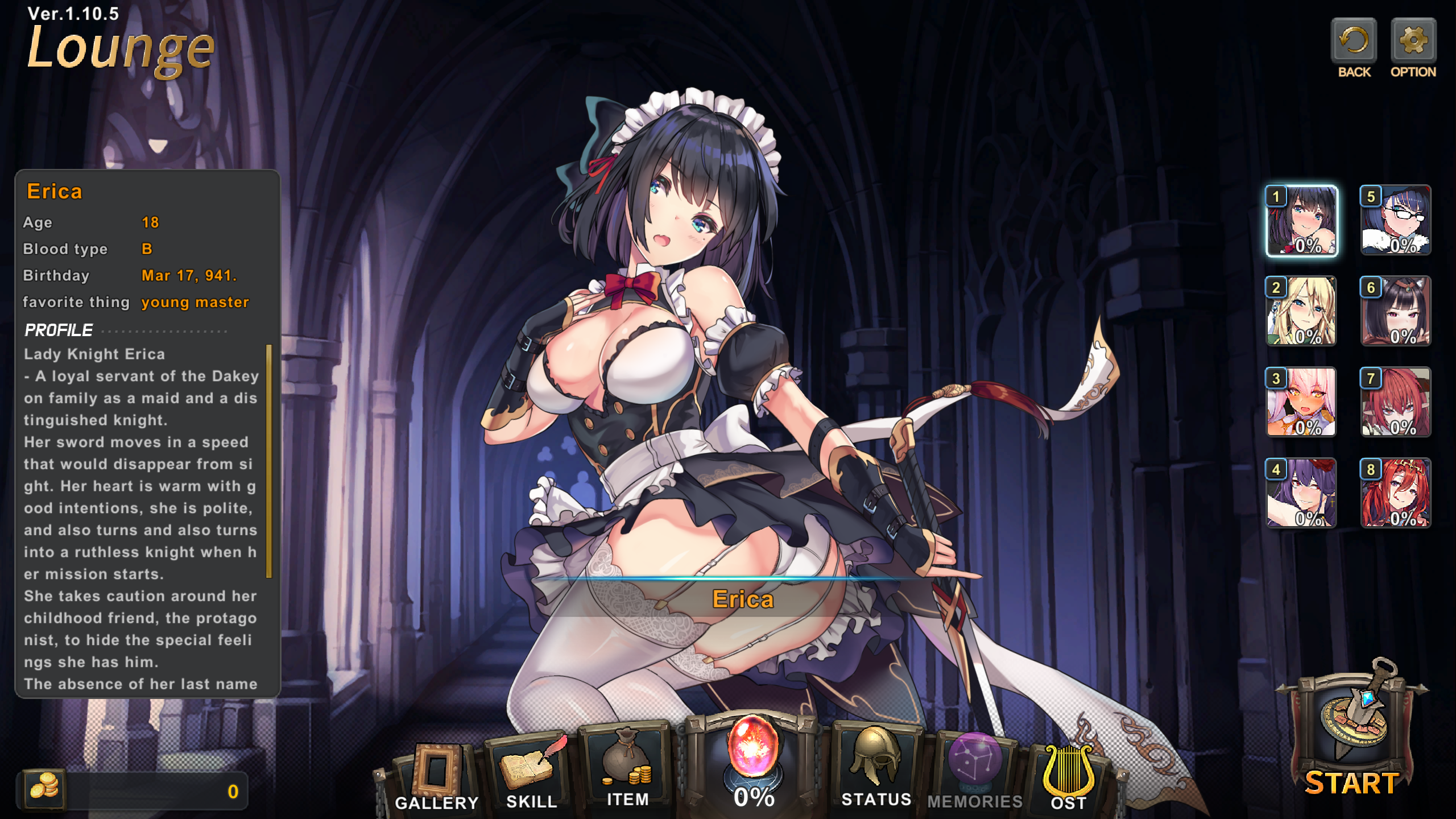Viewport: 1456px width, 819px height.
Task: Pick the purple-haired character portrait 4
Action: tap(1302, 493)
